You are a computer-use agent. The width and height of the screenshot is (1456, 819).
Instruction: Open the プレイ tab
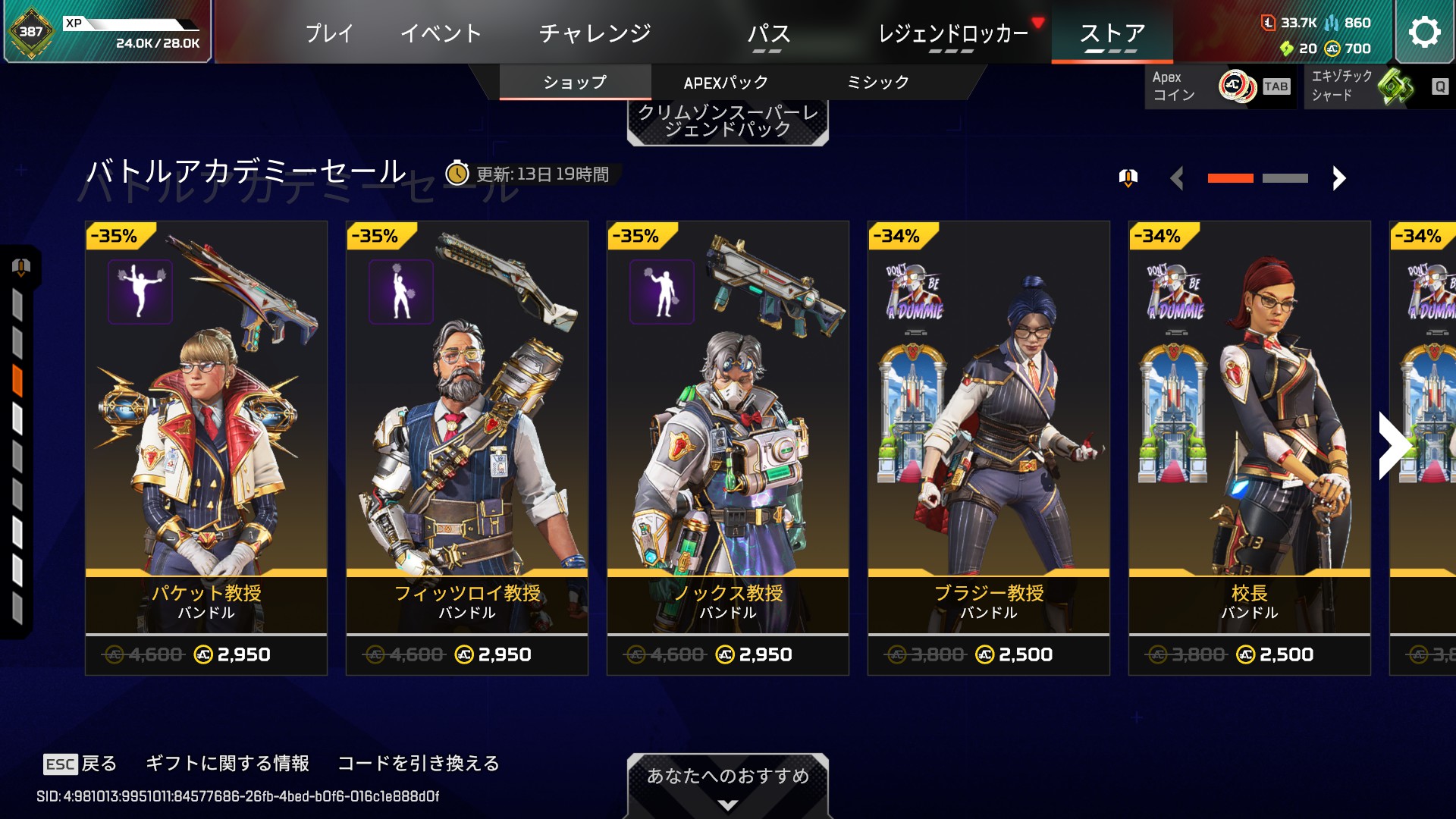tap(329, 33)
